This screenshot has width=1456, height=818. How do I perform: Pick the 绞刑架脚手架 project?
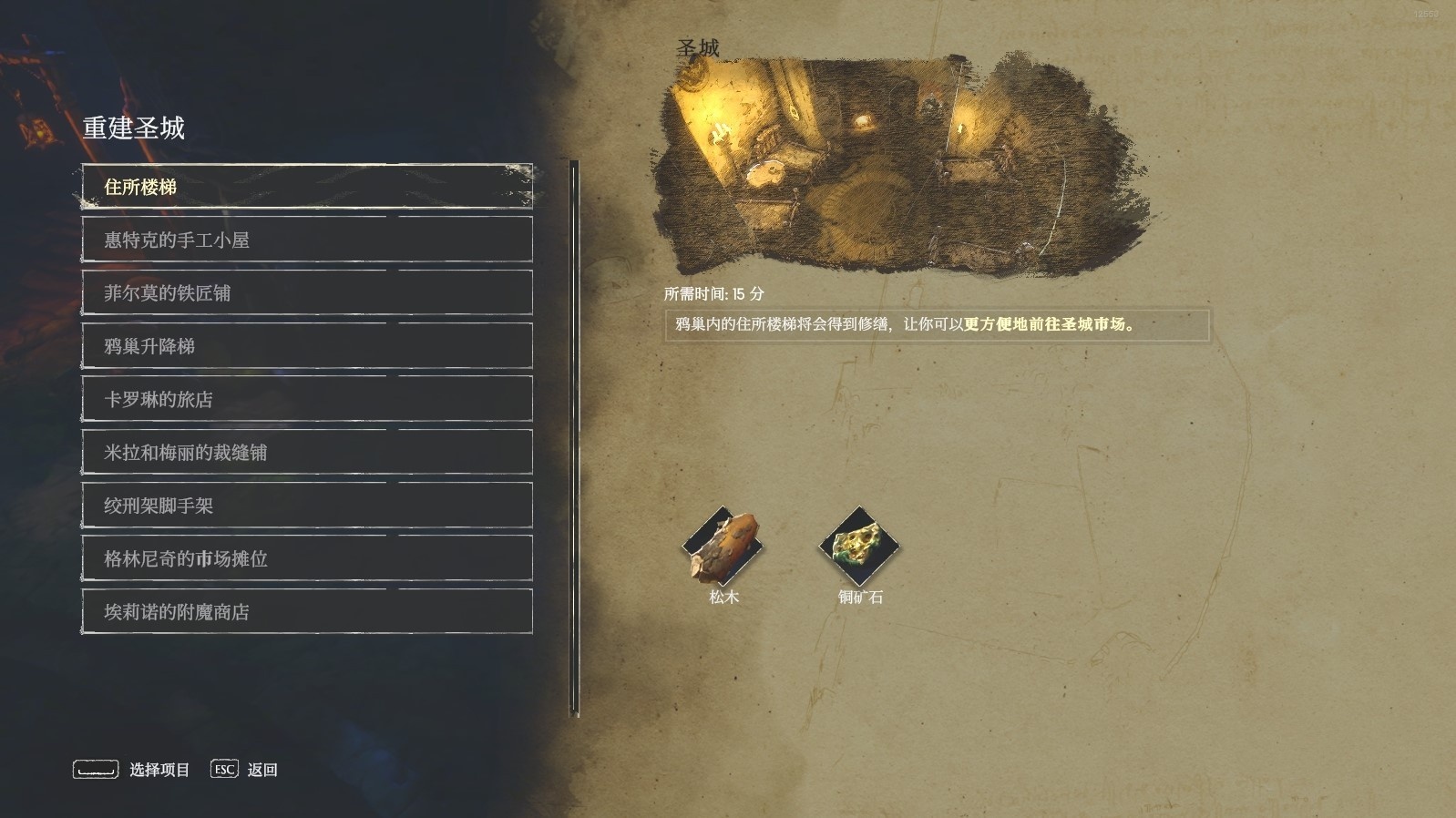pyautogui.click(x=307, y=506)
